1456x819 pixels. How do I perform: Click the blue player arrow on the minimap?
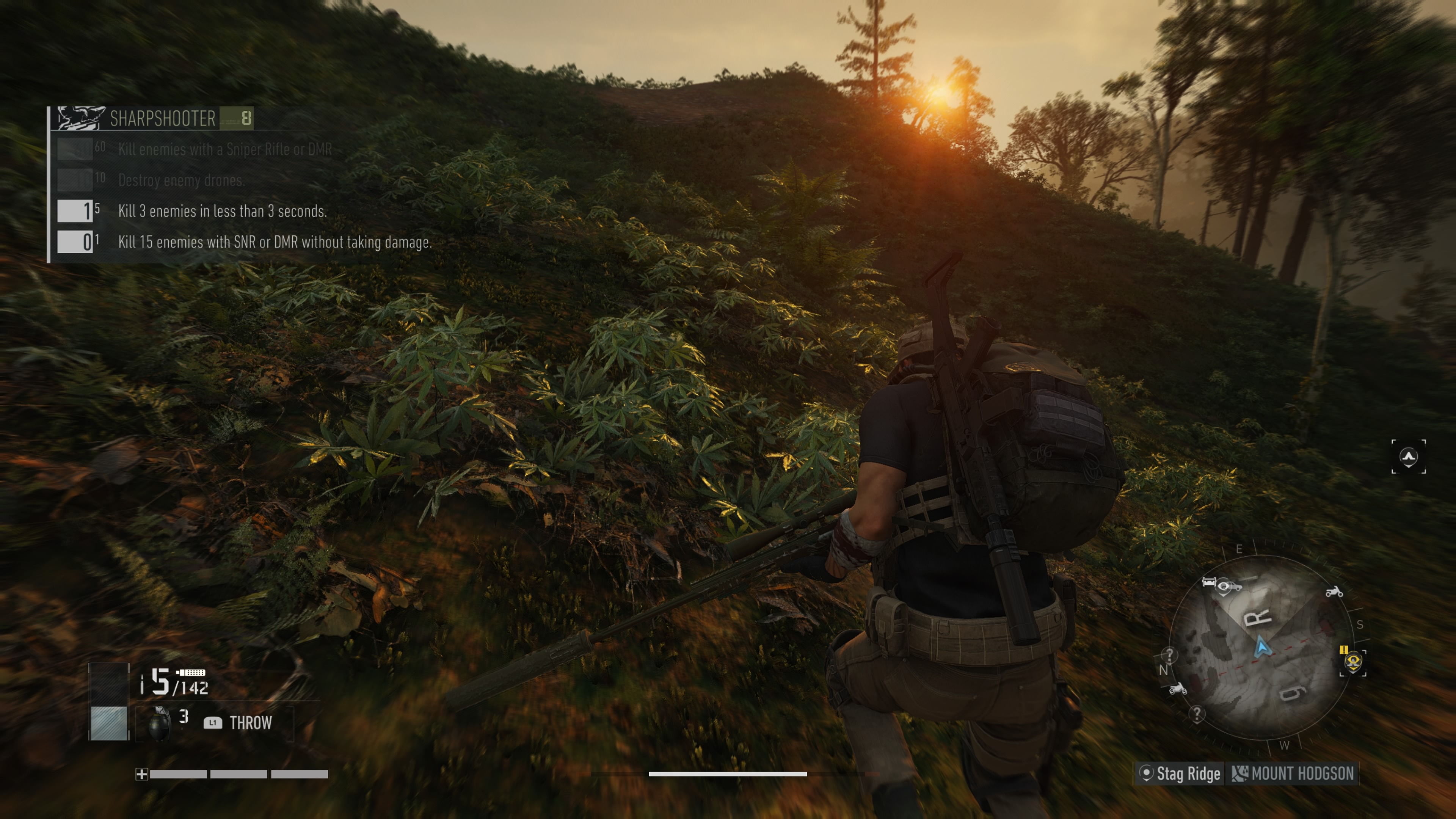point(1262,646)
